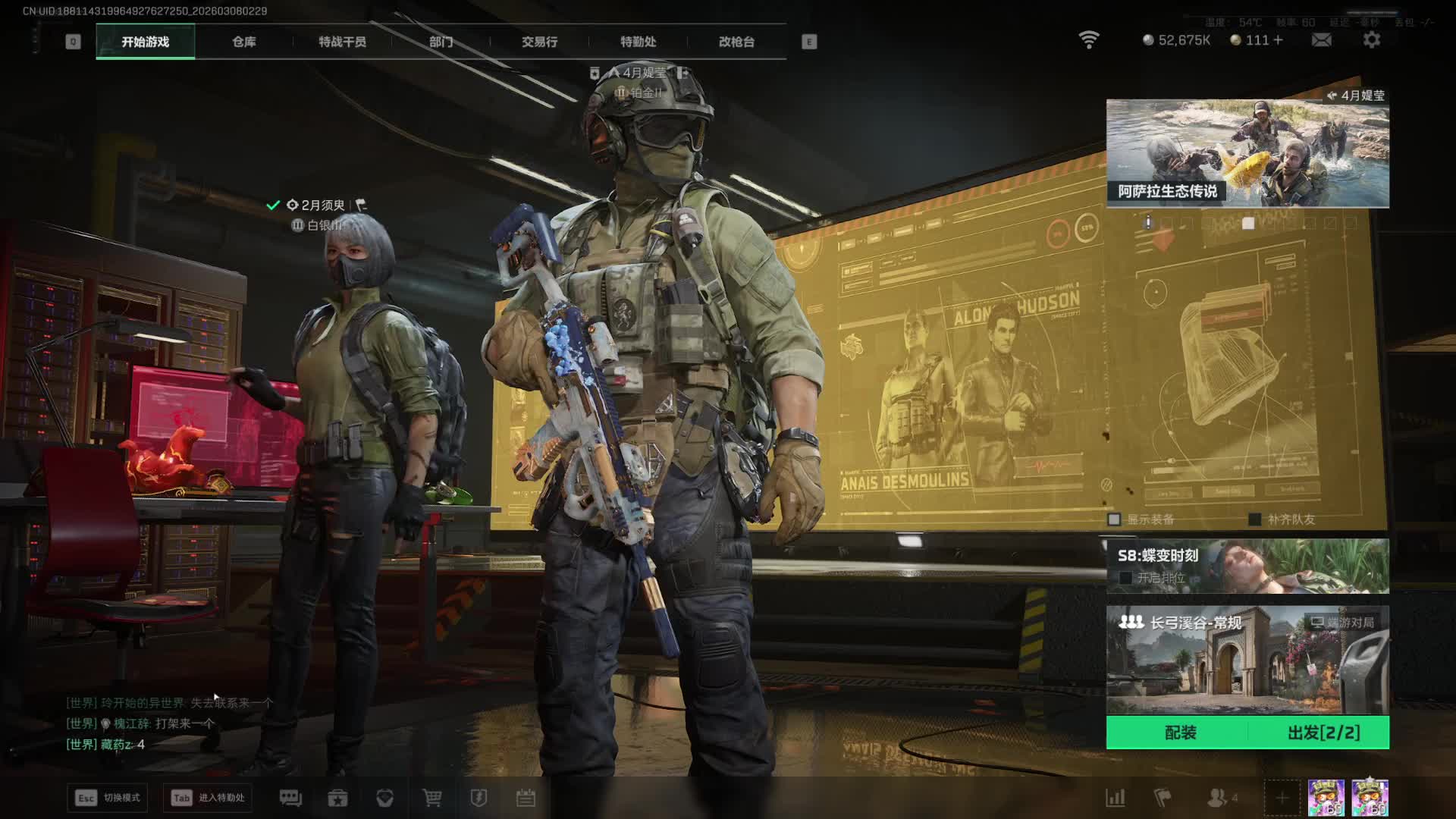Enable the 补齐队友 fill teammates checkbox
Screen dimensions: 1456x819
tap(1255, 519)
